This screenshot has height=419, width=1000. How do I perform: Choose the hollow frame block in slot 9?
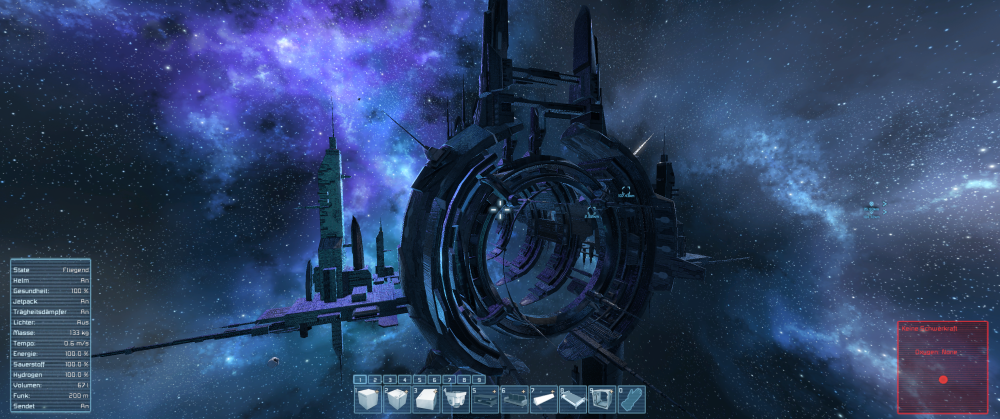pos(601,399)
